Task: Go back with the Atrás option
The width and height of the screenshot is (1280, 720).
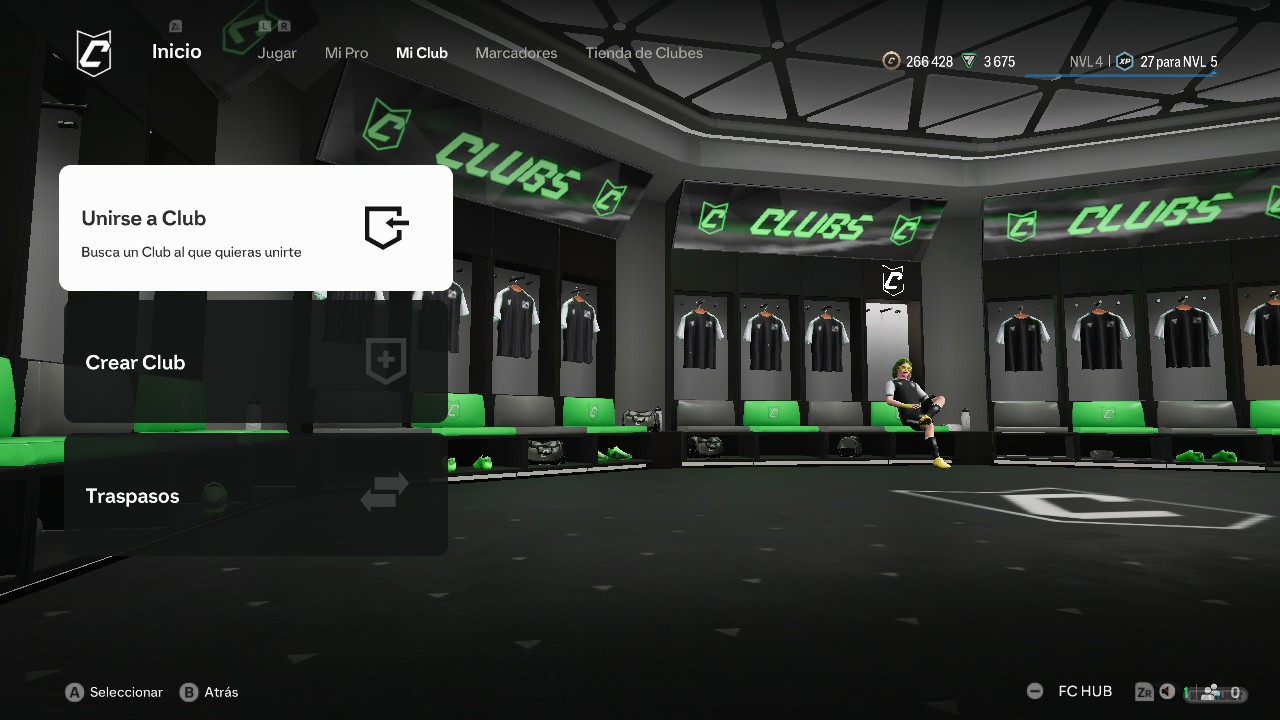Action: (x=209, y=692)
